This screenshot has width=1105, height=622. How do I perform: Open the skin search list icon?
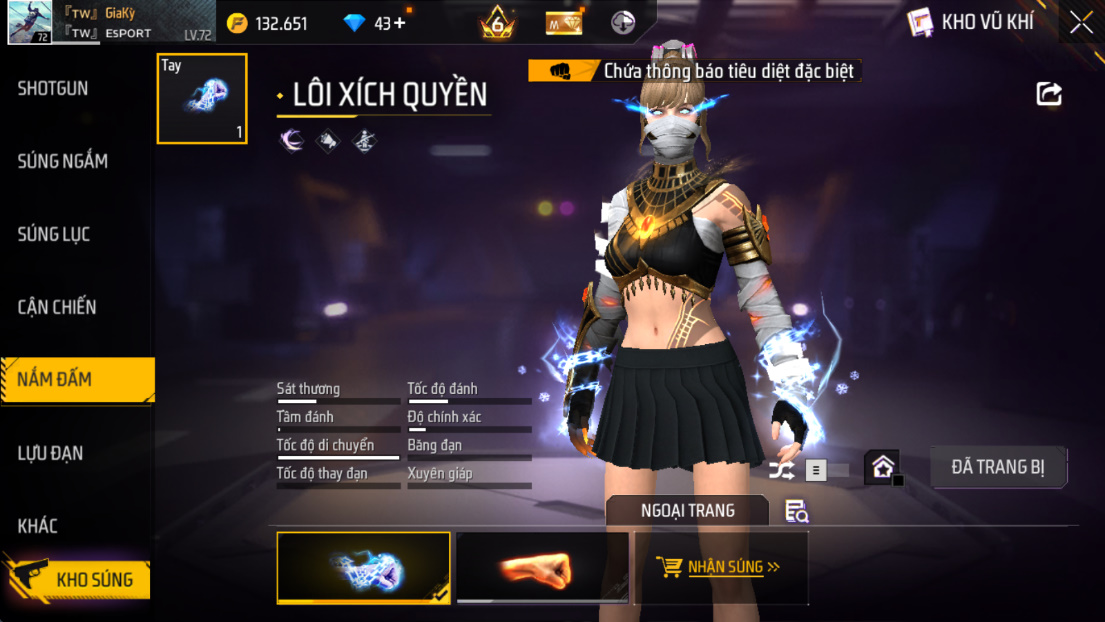[x=796, y=512]
